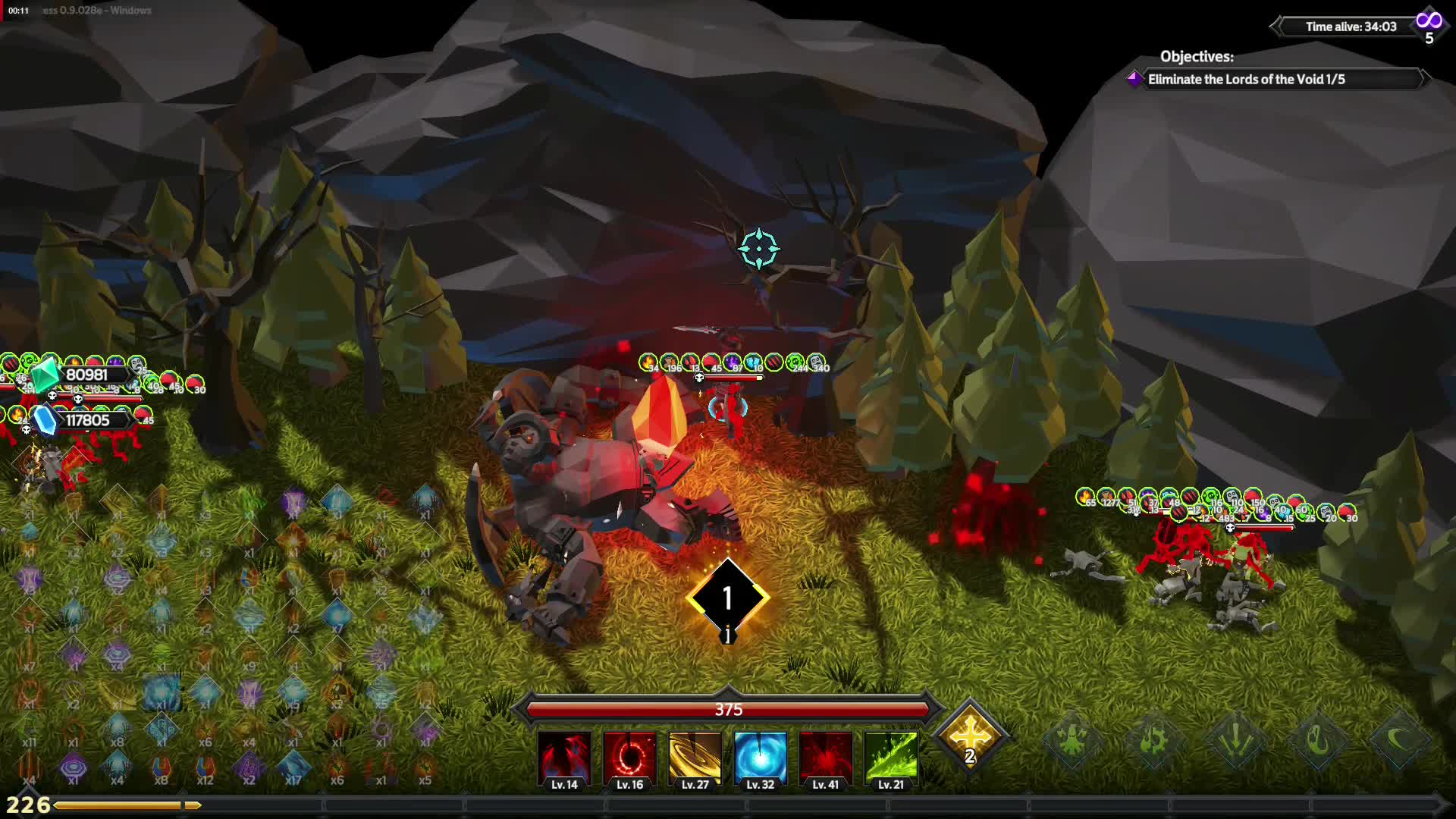This screenshot has height=819, width=1456.
Task: Select the green creature with axes icon
Action: click(x=1071, y=739)
